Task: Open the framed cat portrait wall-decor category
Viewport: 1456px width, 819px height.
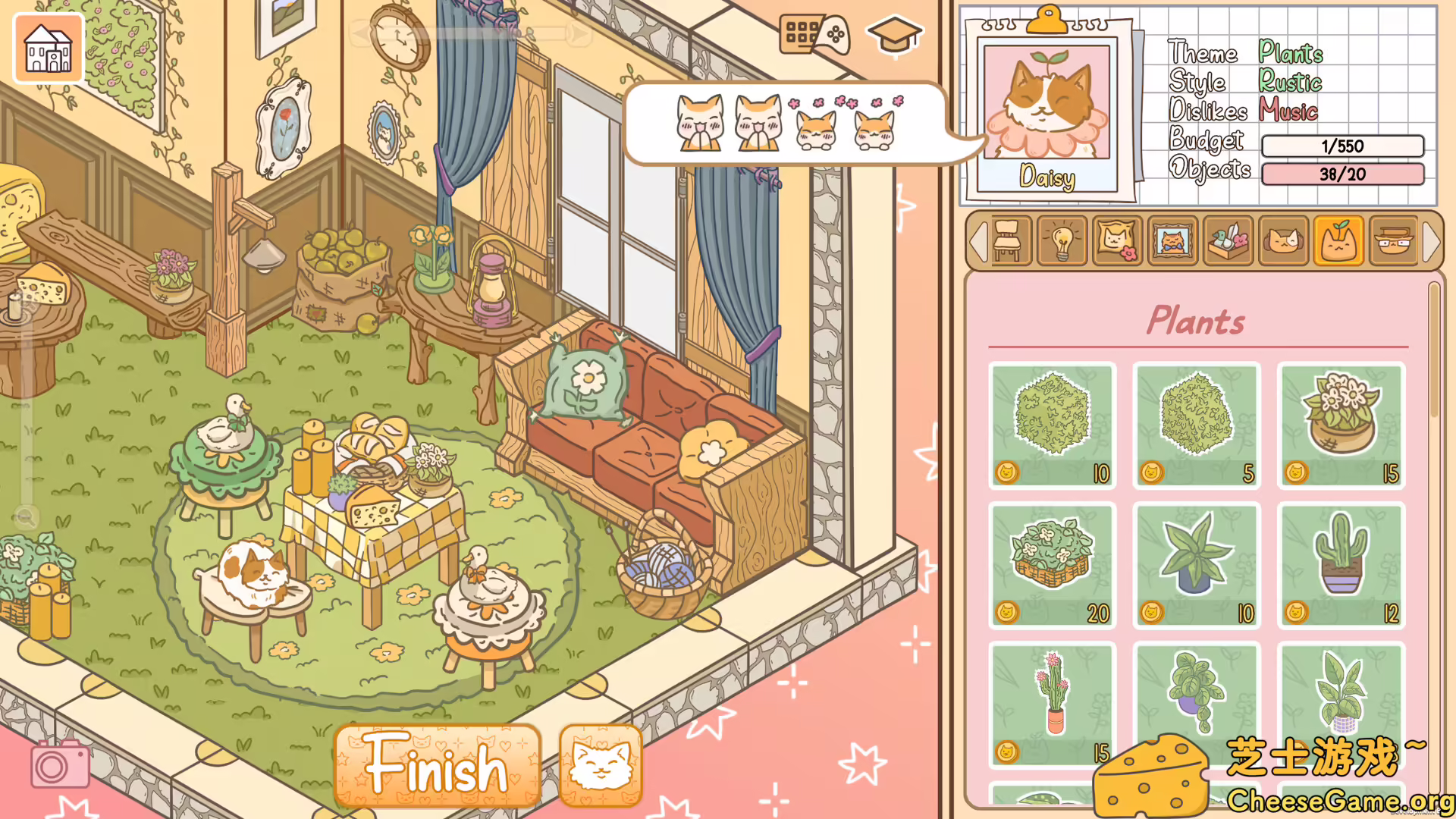Action: pyautogui.click(x=1172, y=241)
